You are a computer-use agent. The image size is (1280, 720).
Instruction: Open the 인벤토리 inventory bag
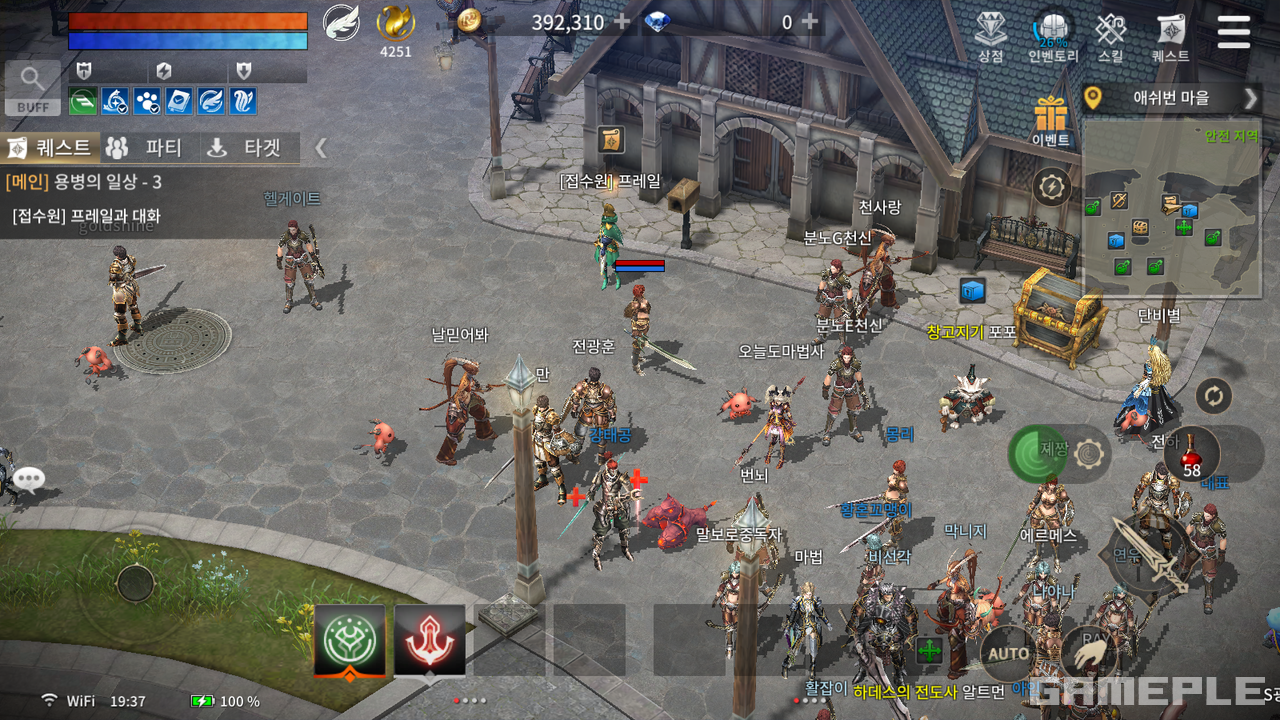point(1052,36)
